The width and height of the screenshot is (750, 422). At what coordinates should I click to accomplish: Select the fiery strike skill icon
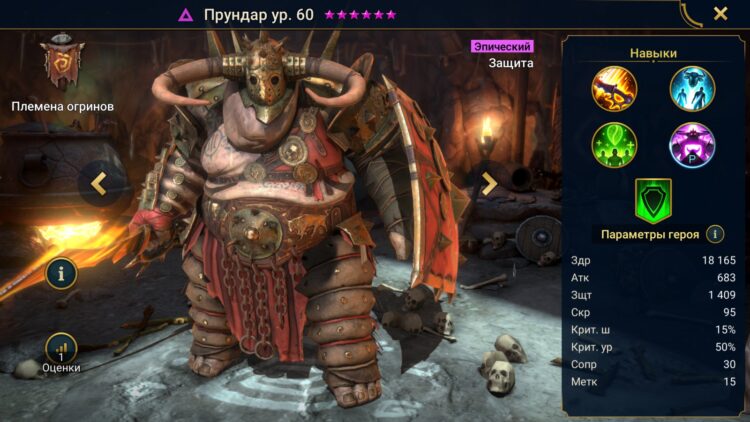pos(614,87)
